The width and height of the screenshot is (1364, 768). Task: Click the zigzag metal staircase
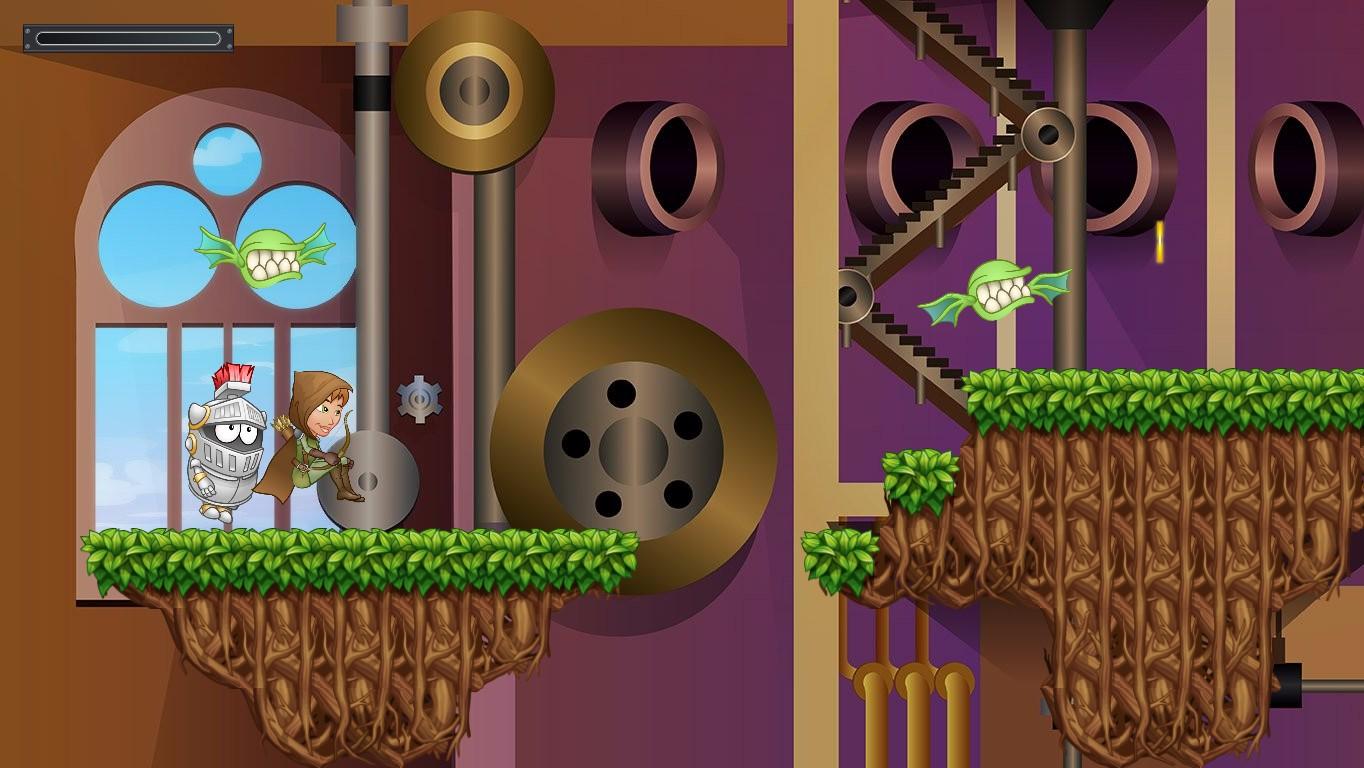(940, 210)
